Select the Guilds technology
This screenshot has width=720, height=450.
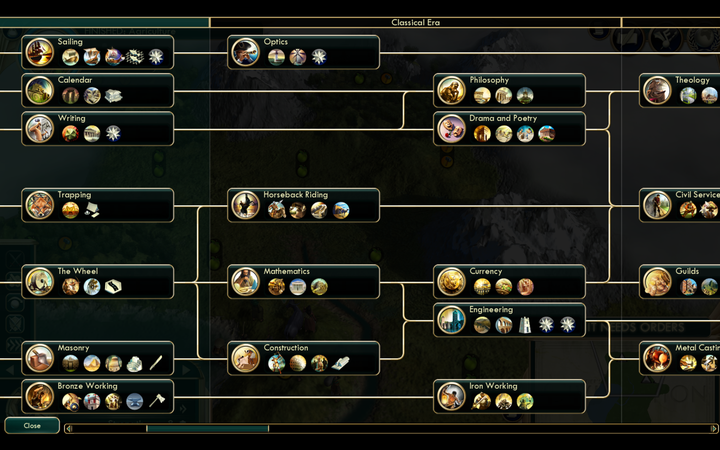point(681,281)
